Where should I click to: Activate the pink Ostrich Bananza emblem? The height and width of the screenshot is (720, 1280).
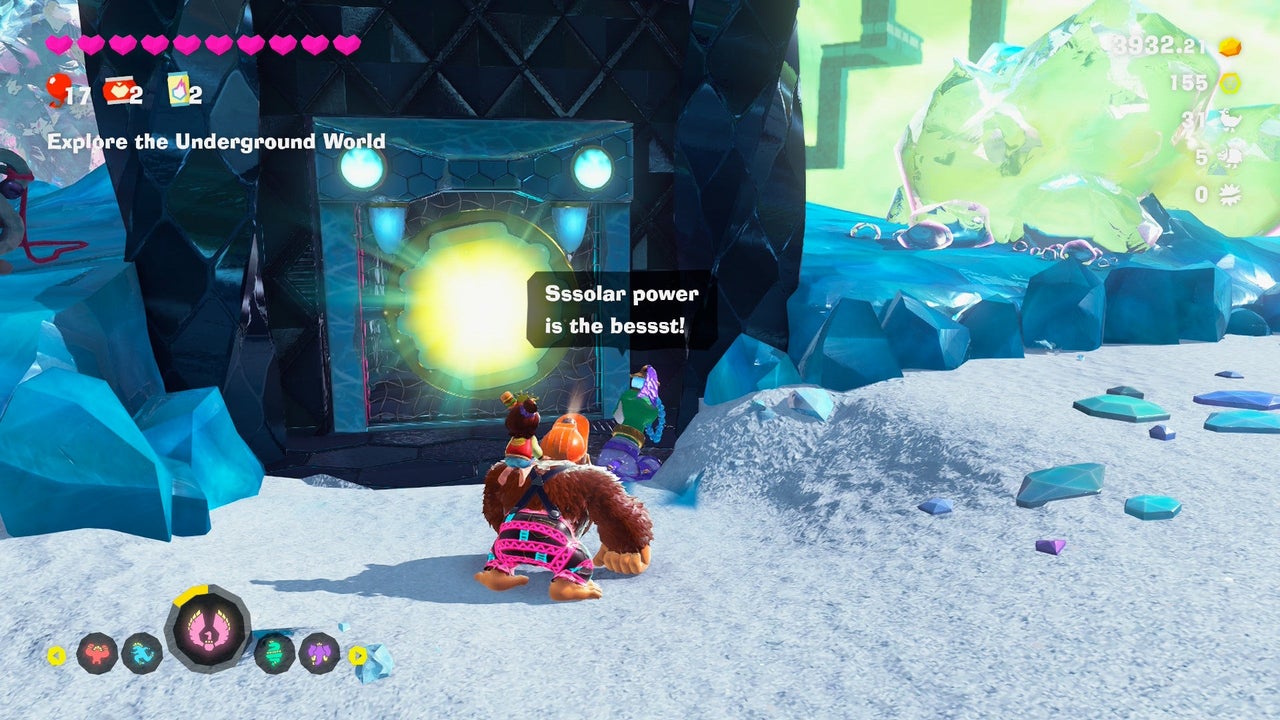click(x=208, y=630)
